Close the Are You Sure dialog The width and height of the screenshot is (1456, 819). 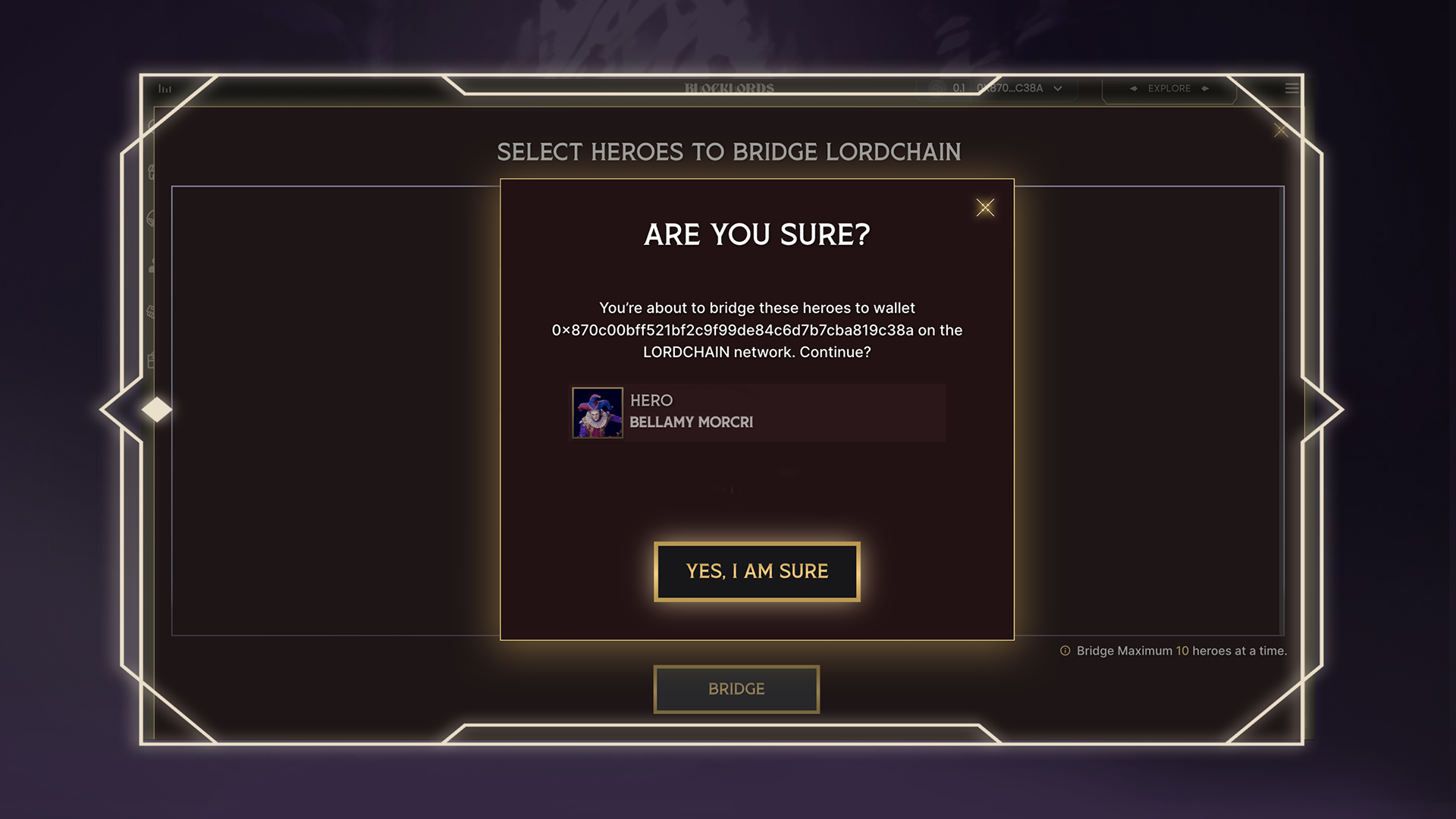click(985, 208)
